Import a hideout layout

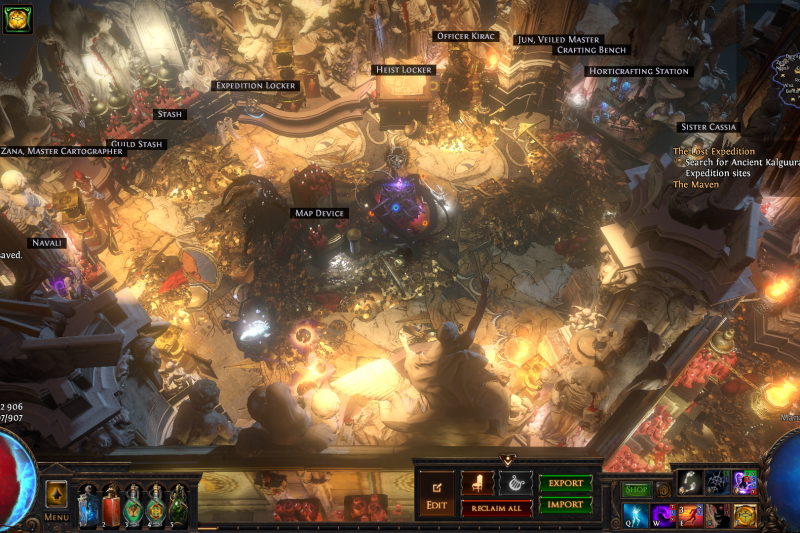(x=565, y=505)
